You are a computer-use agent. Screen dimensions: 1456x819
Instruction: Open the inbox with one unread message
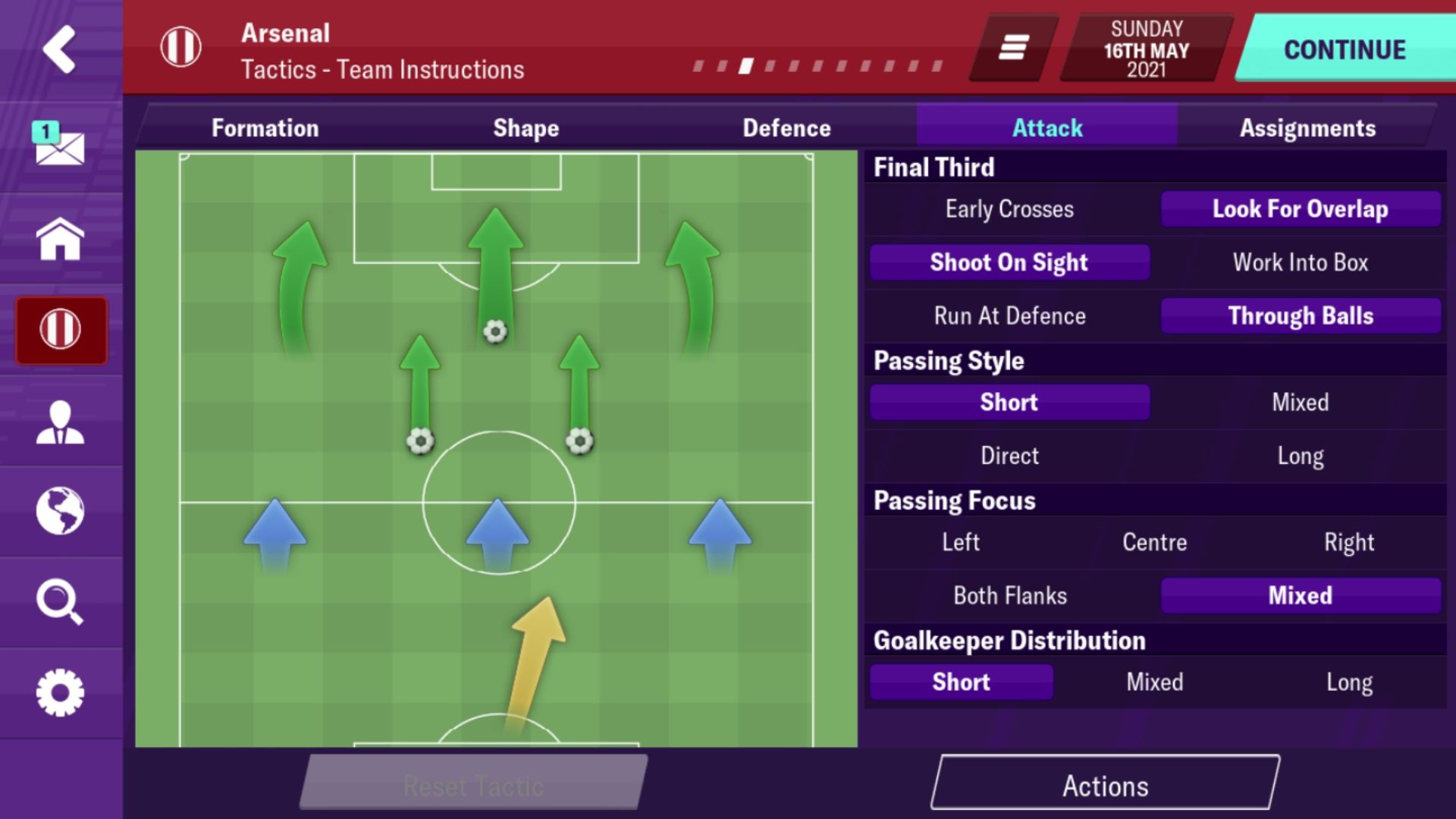[x=62, y=146]
